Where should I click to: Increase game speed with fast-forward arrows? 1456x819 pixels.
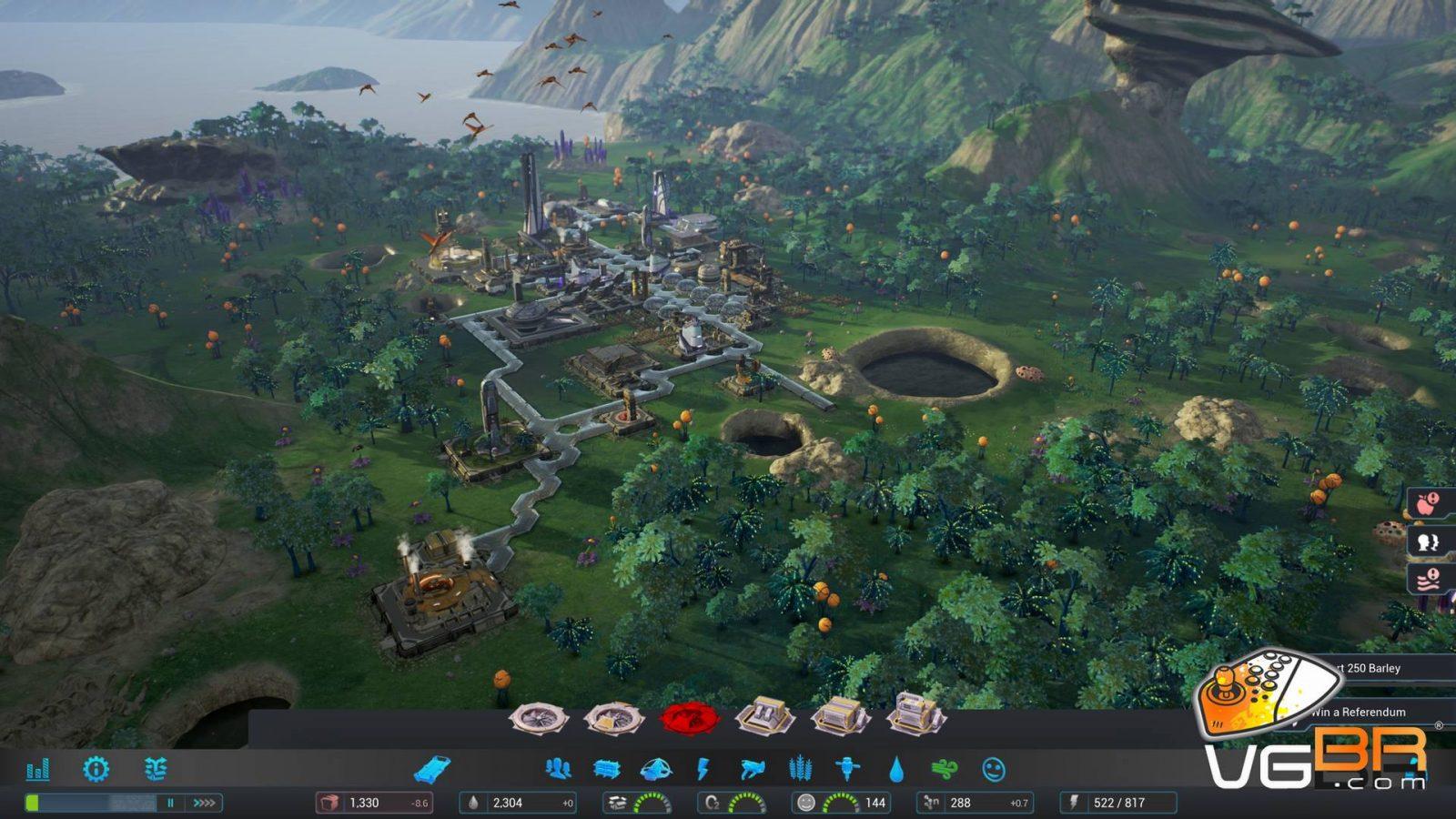pos(204,803)
